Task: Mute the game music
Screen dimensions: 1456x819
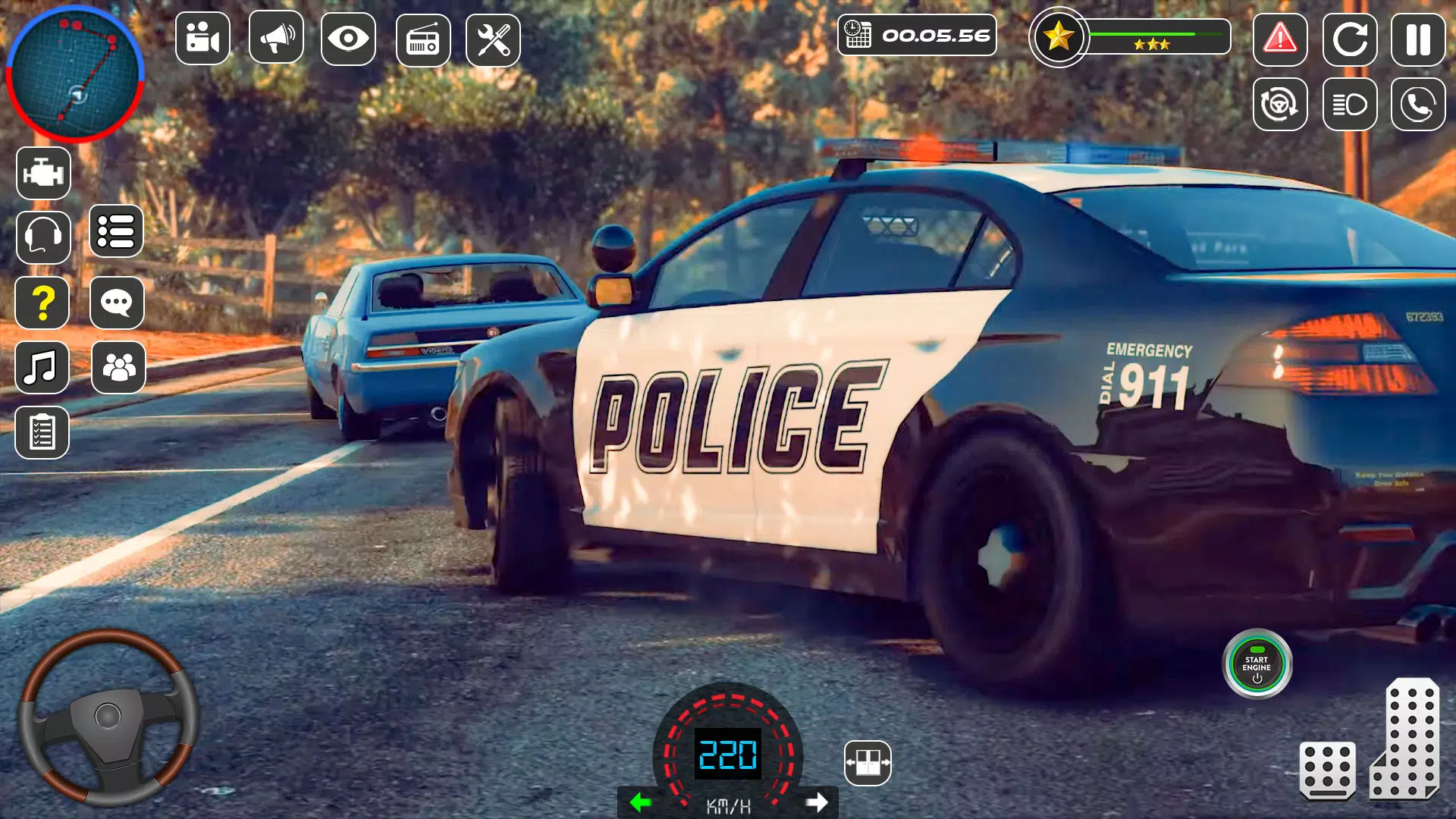Action: coord(43,368)
